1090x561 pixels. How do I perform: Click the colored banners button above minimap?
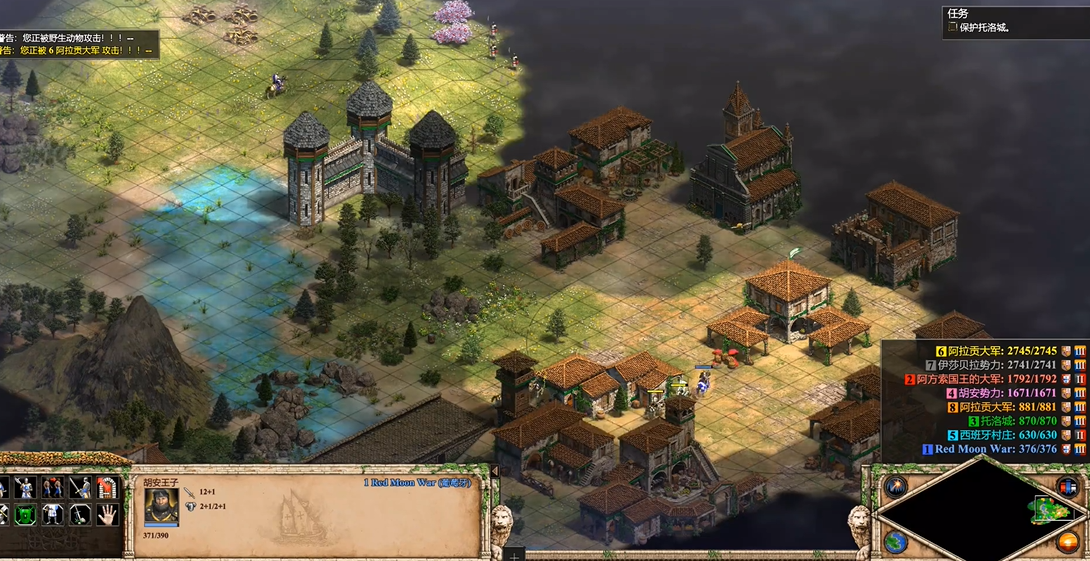1068,487
